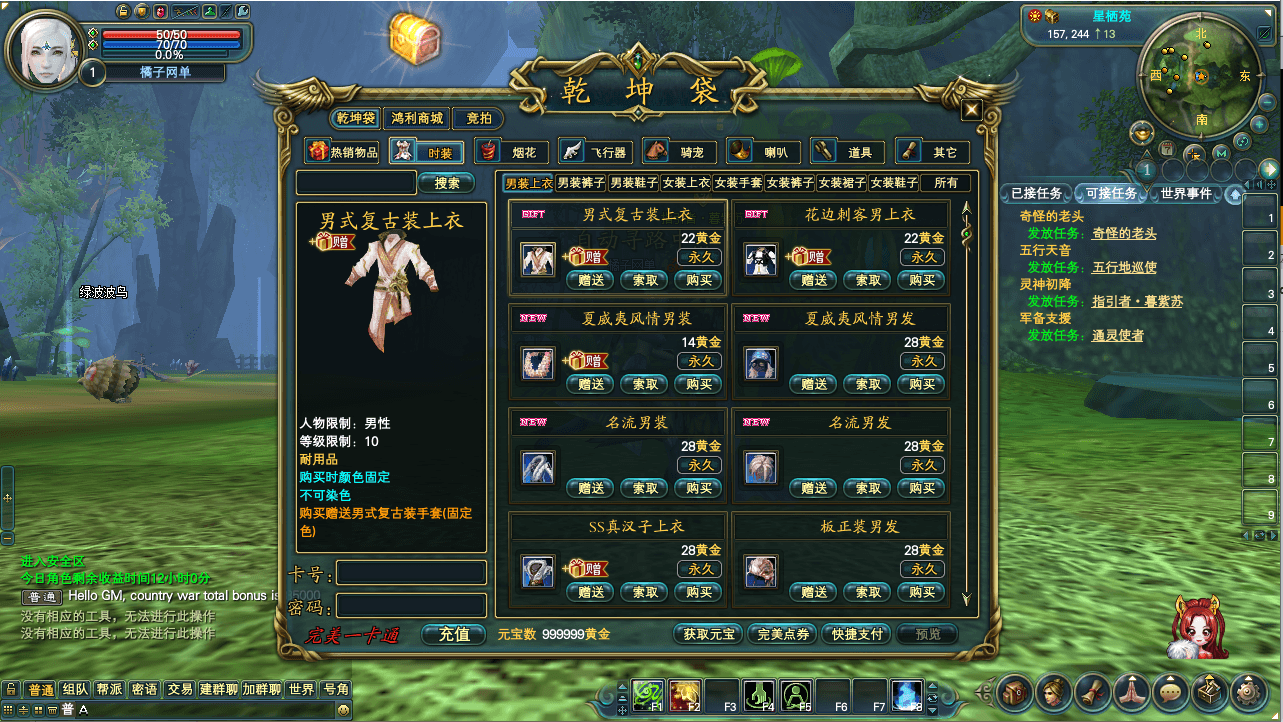Viewport: 1283px width, 722px height.
Task: Show 所有 items sub-tab
Action: point(945,183)
